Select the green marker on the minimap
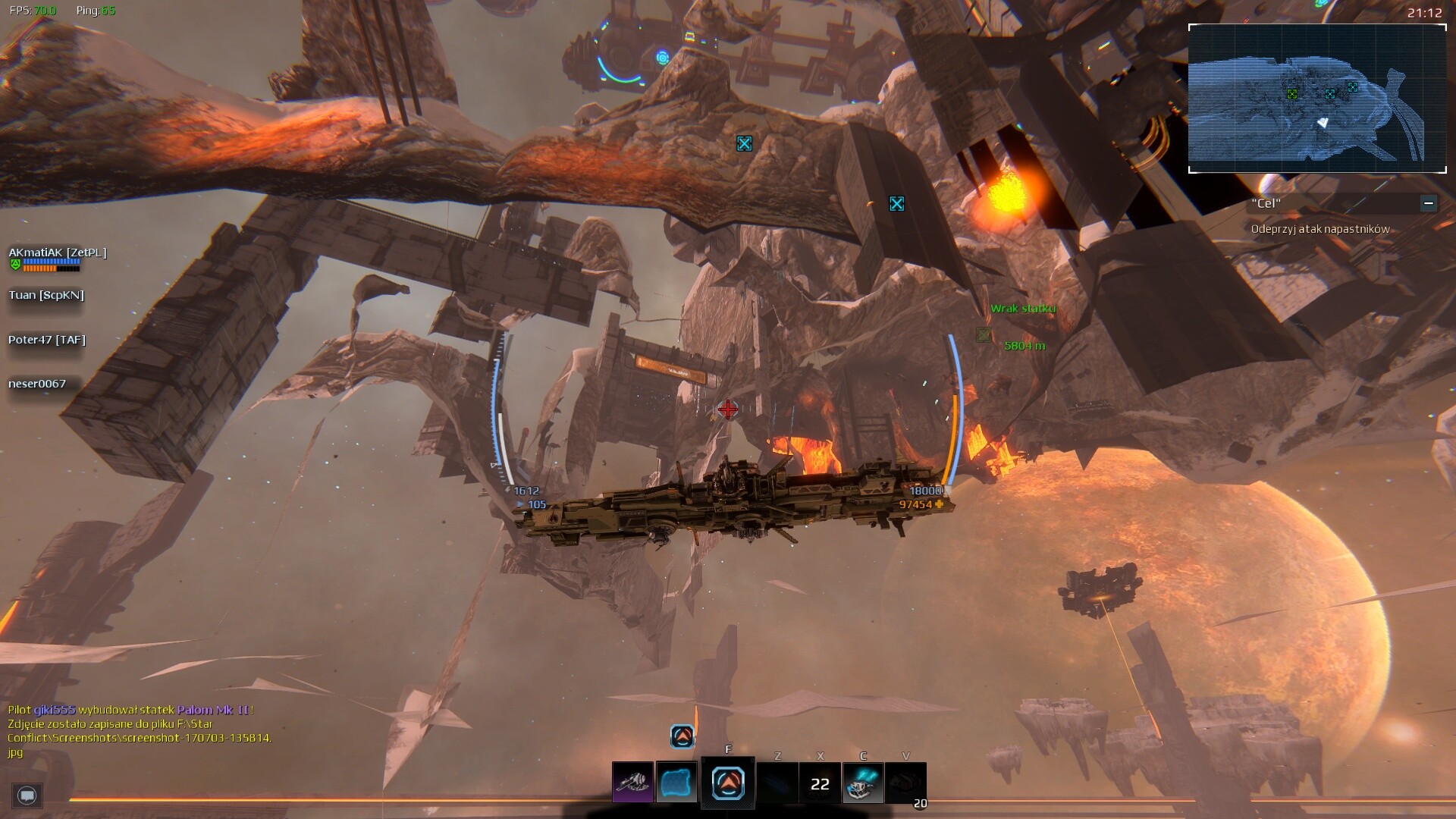Screen dimensions: 1456x819 tap(1292, 94)
